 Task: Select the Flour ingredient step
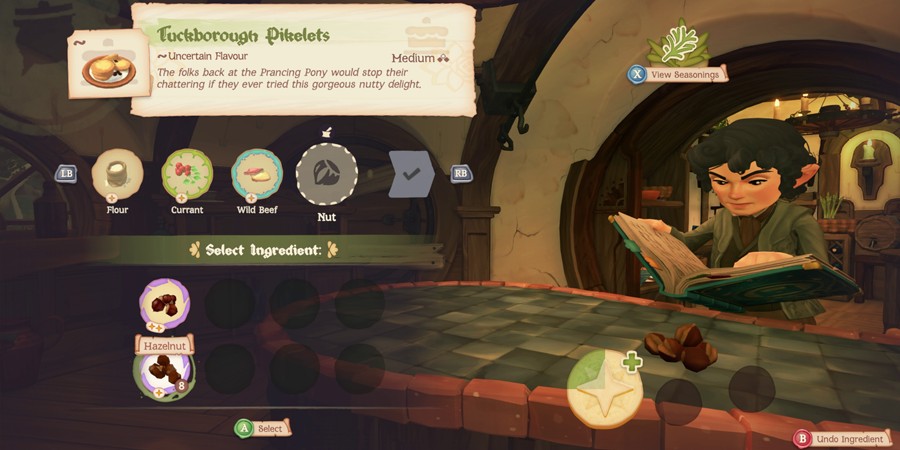(x=117, y=174)
